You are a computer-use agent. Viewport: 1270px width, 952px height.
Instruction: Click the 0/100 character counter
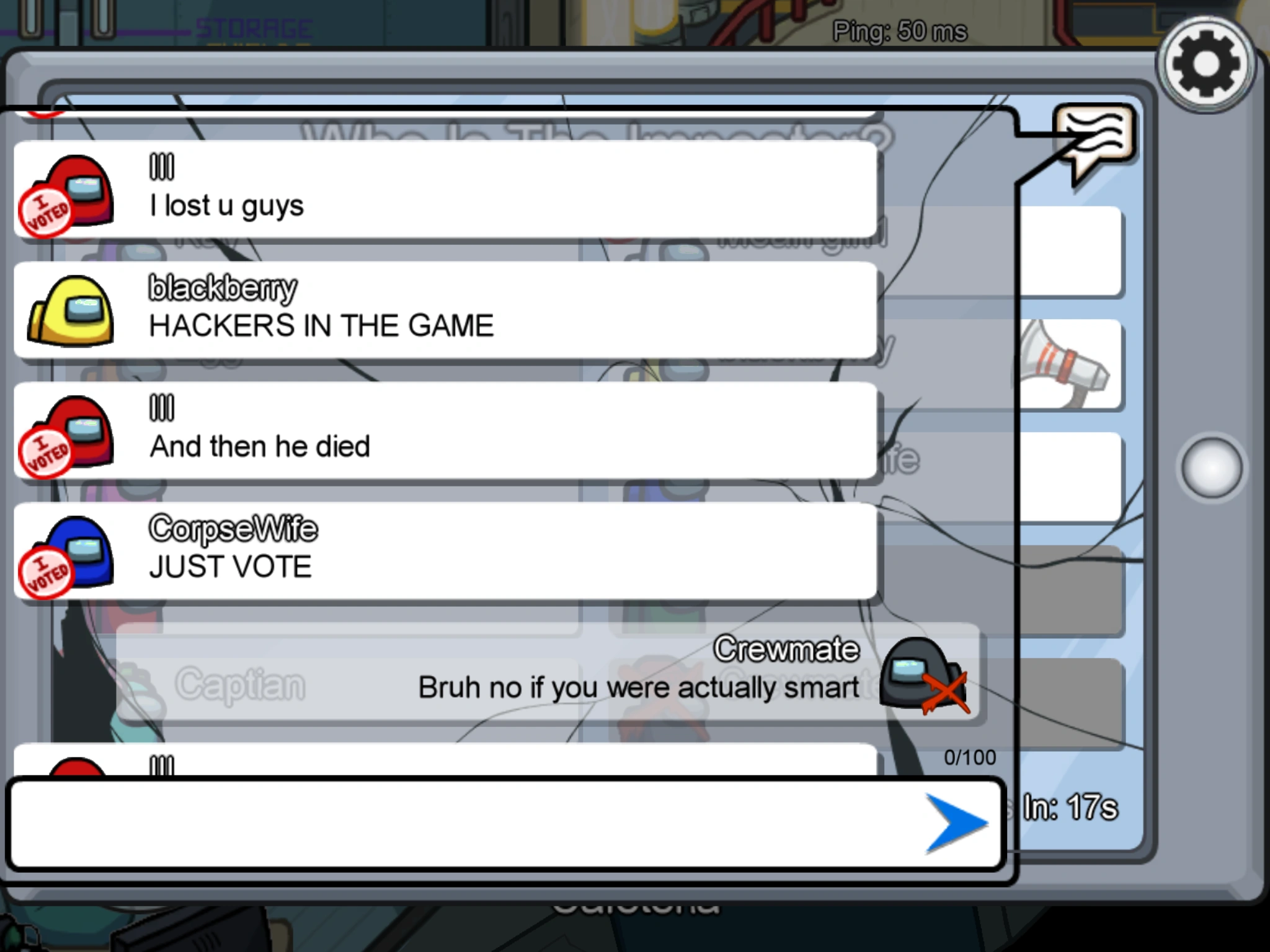coord(969,757)
